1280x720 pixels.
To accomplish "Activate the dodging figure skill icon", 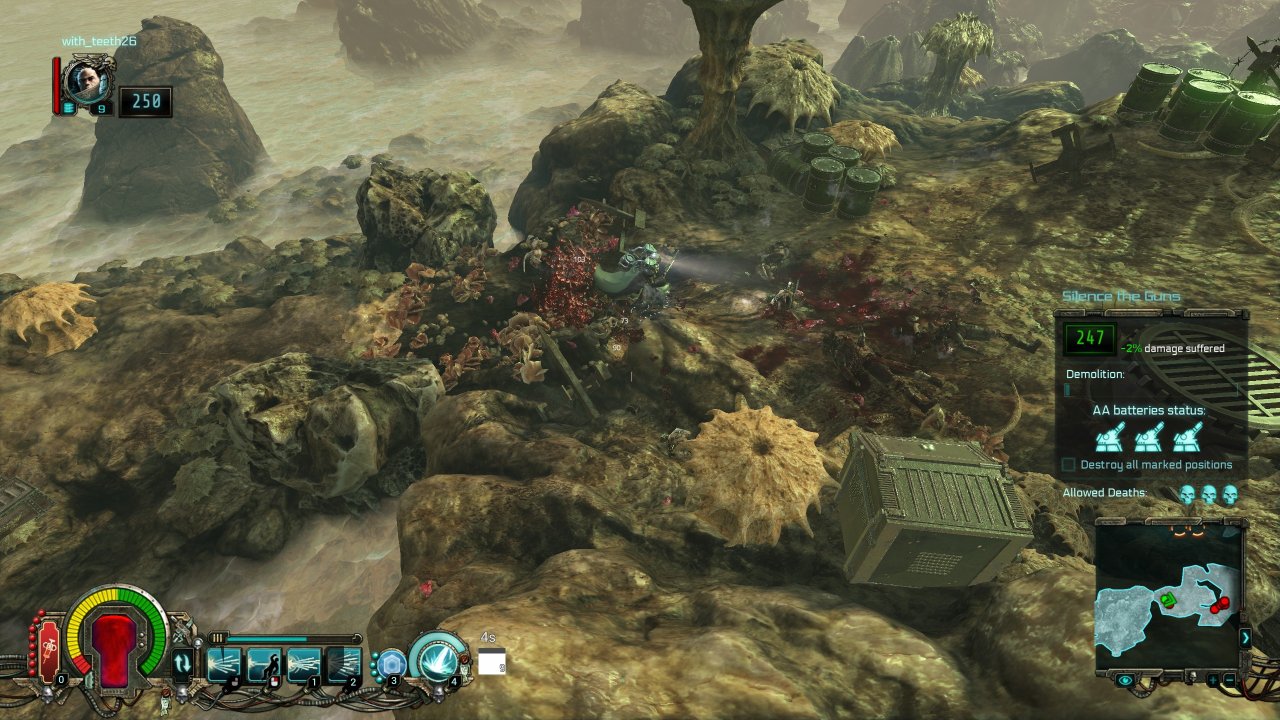I will 263,664.
